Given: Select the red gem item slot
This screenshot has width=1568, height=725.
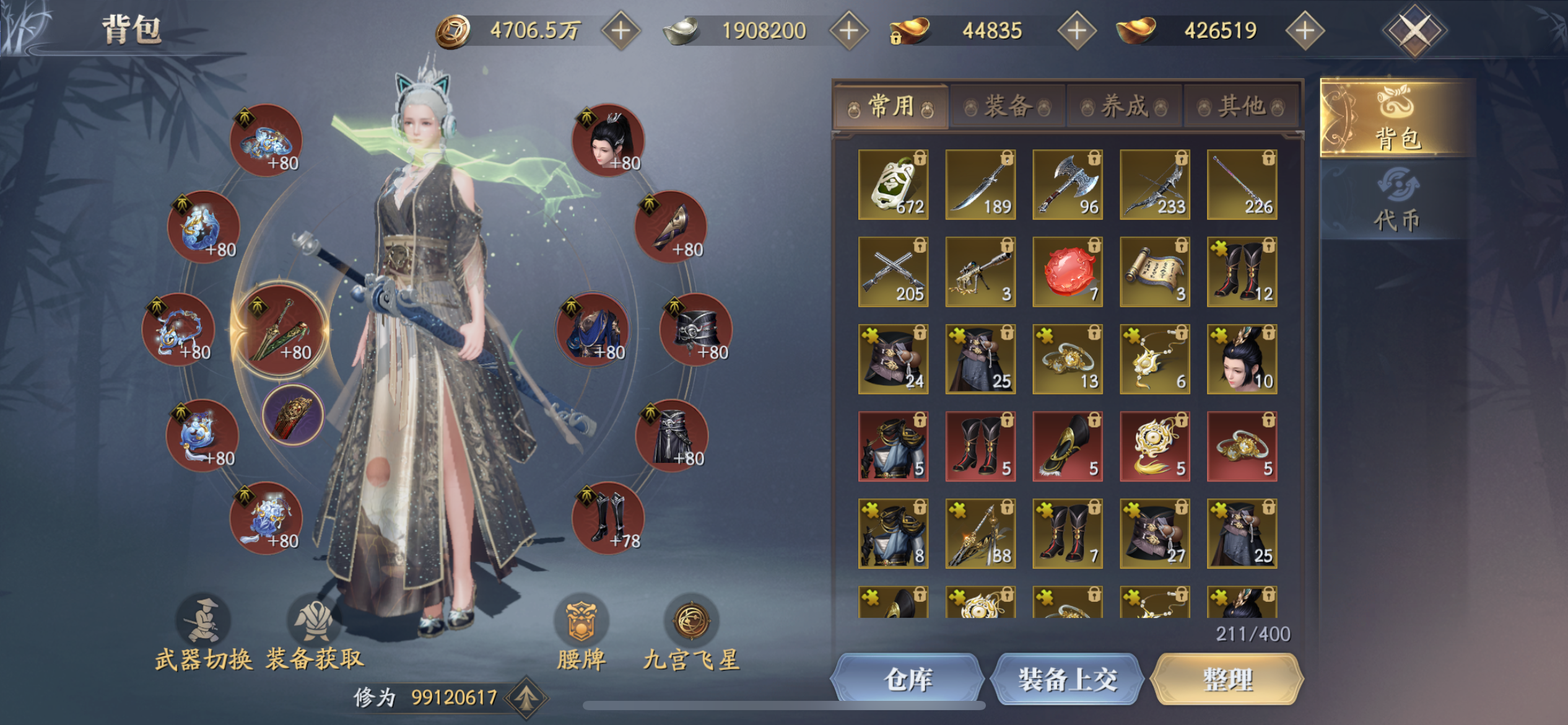Looking at the screenshot, I should pos(1068,272).
